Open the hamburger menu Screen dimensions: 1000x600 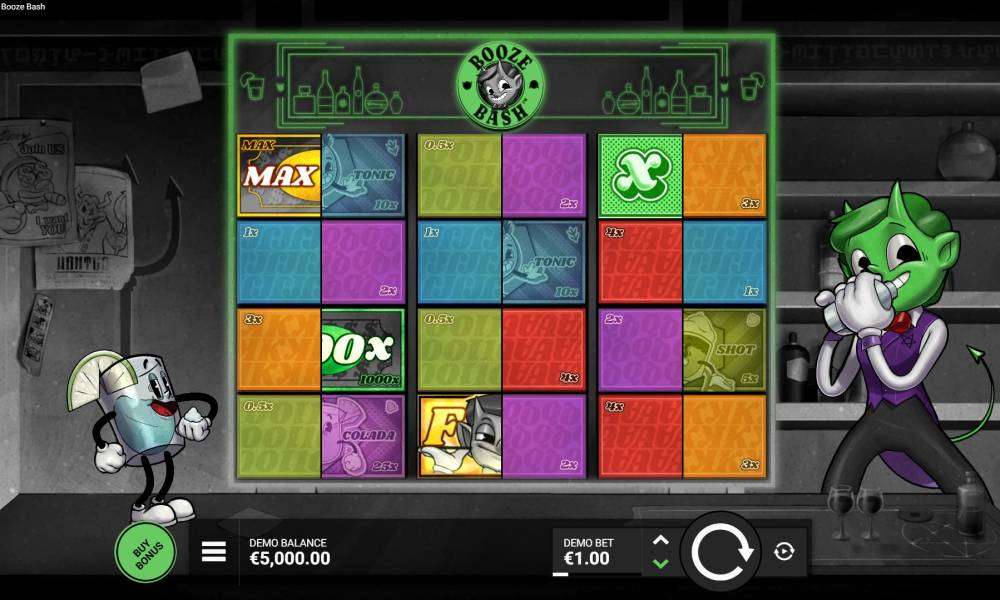[214, 551]
